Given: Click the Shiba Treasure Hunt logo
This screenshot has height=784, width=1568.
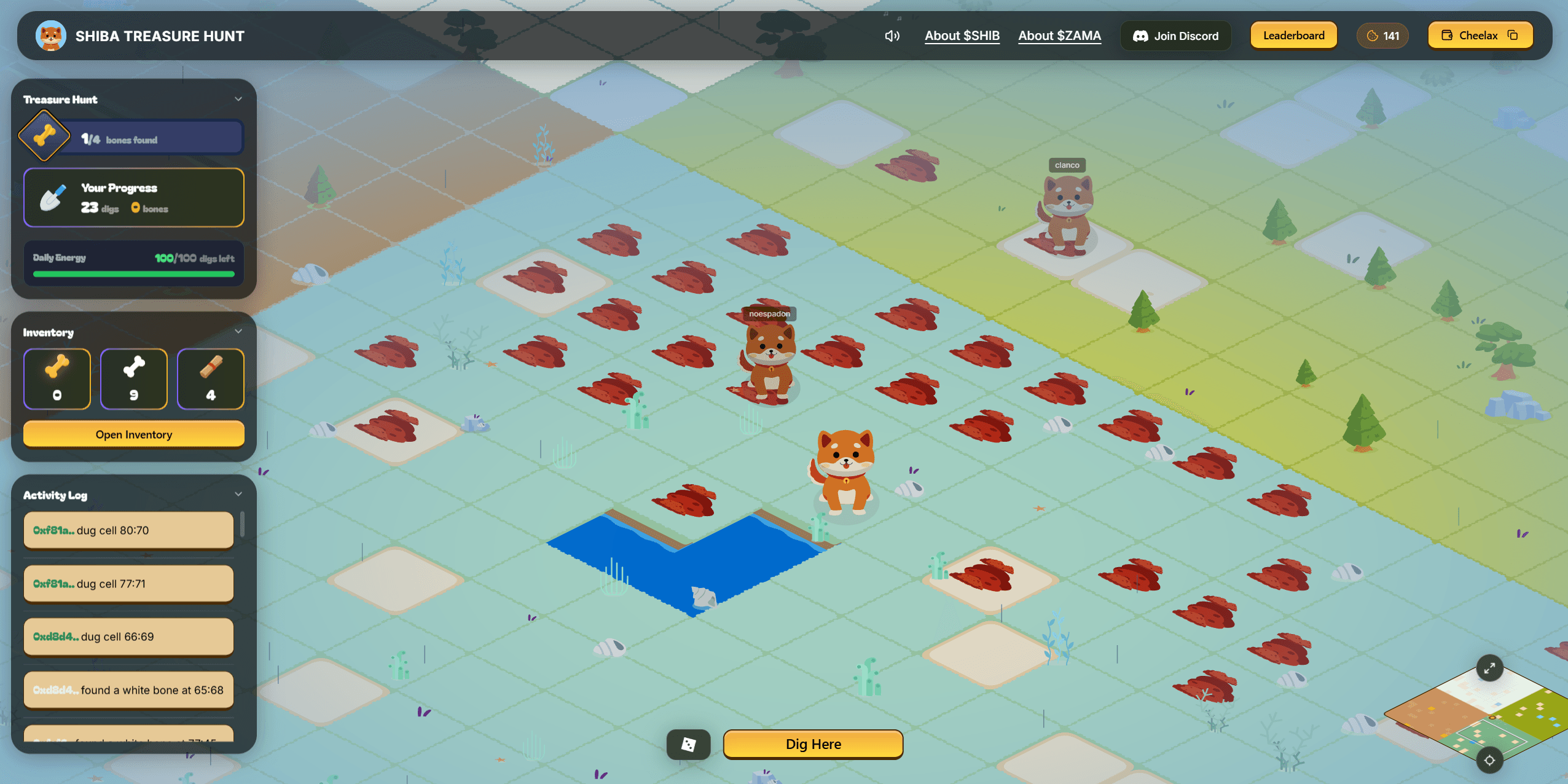Looking at the screenshot, I should tap(51, 36).
